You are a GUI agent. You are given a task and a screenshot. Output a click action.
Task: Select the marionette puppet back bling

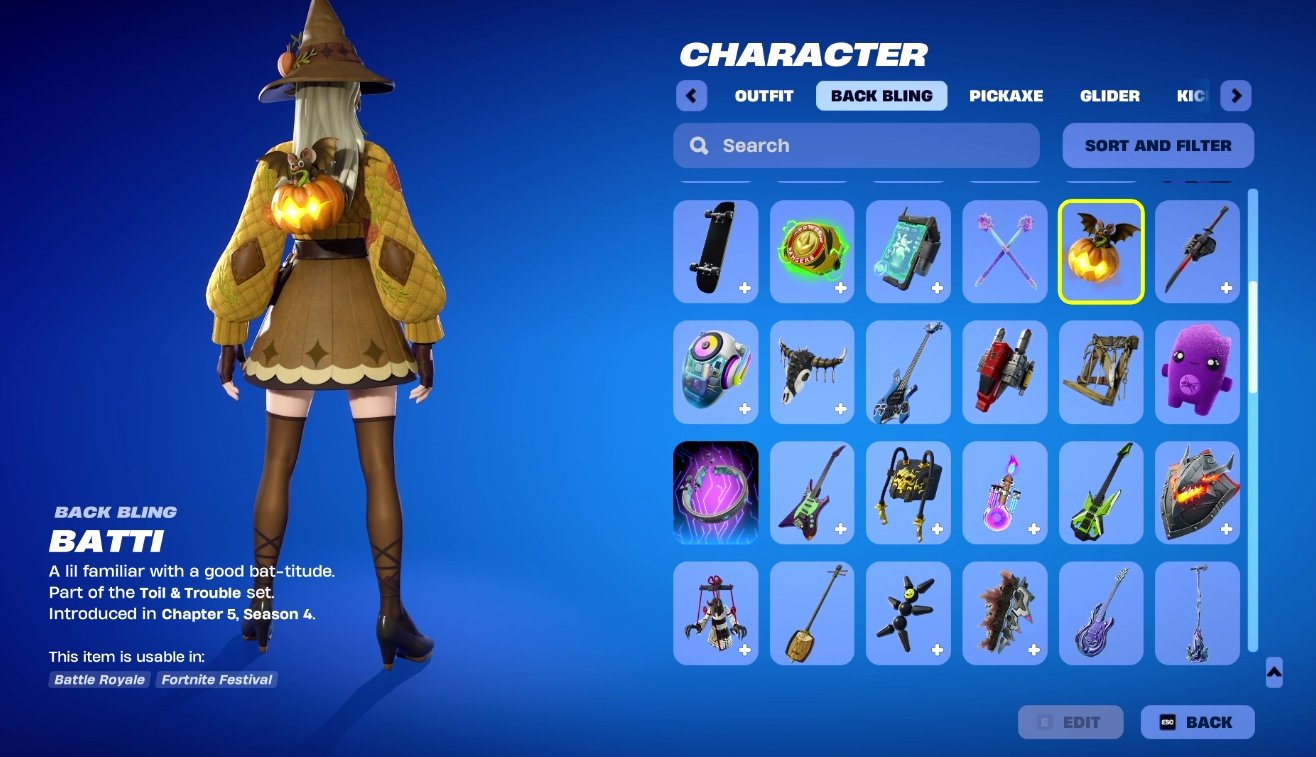pyautogui.click(x=715, y=612)
